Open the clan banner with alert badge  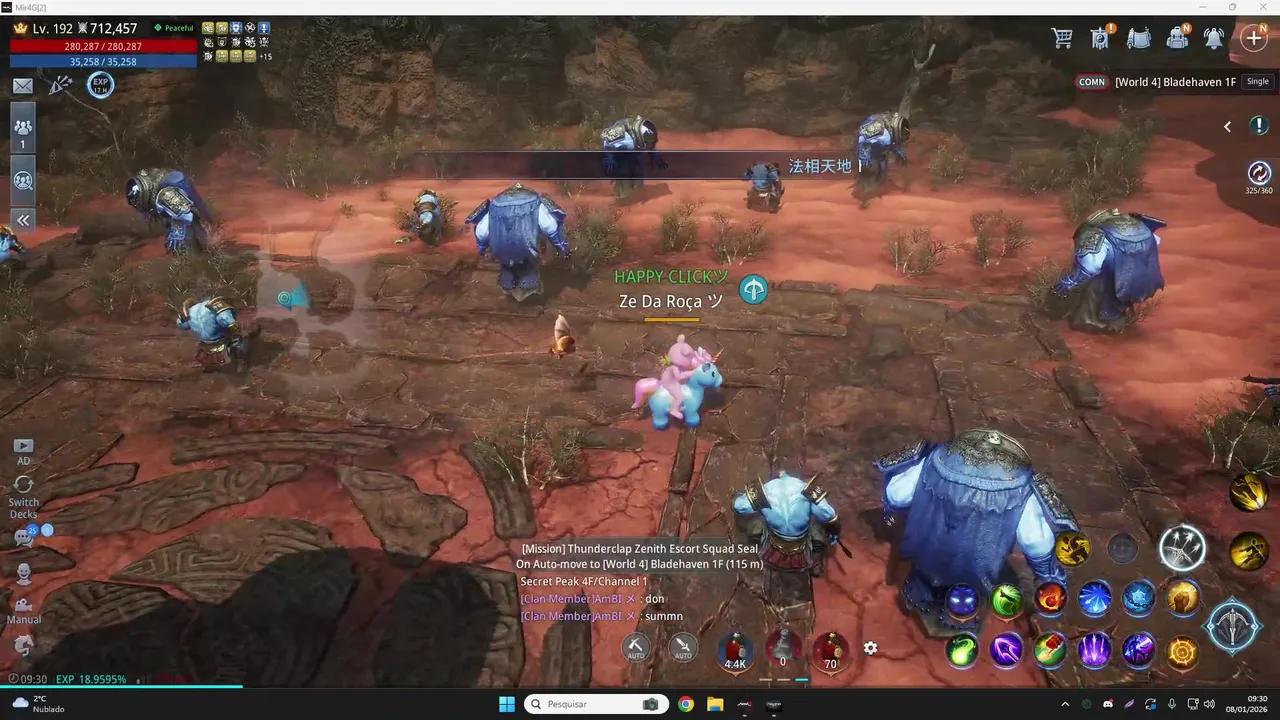1099,37
